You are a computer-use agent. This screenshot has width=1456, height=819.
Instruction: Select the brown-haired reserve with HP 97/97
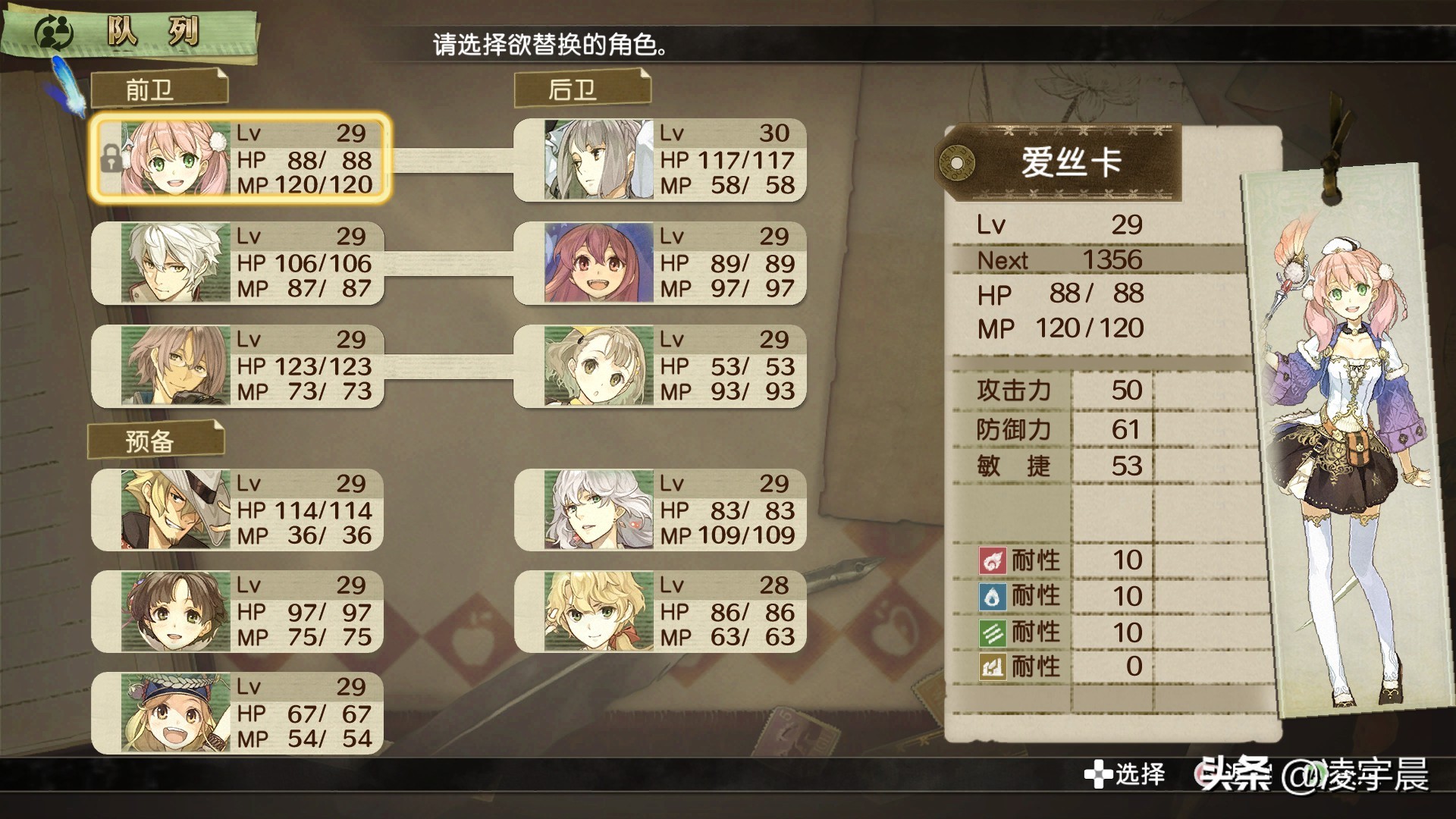[x=238, y=611]
